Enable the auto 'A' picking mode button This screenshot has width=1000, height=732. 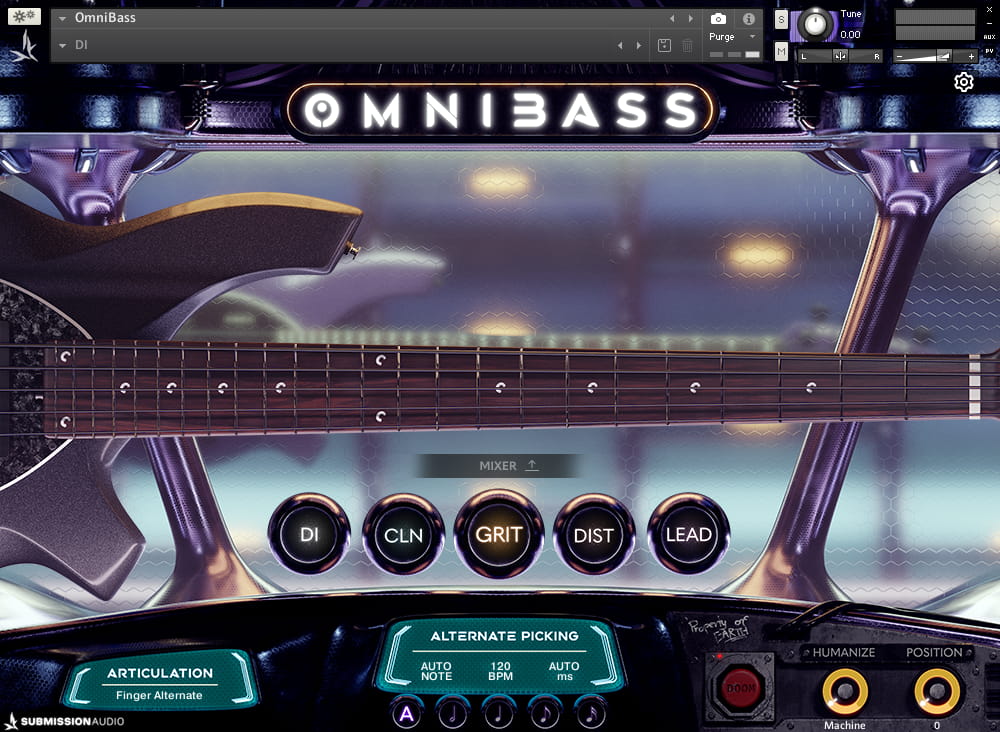tap(406, 713)
